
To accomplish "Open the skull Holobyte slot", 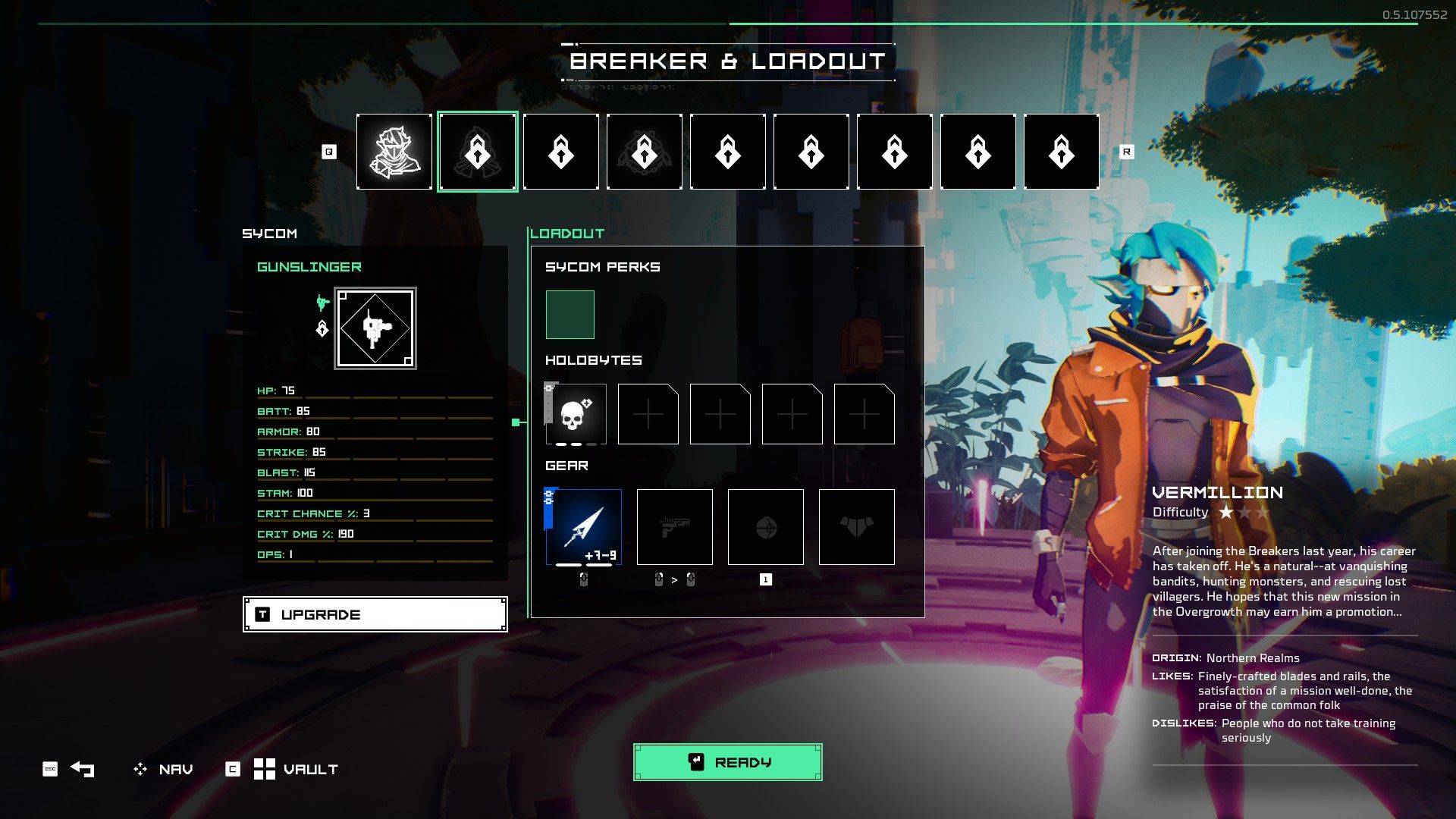I will 576,415.
